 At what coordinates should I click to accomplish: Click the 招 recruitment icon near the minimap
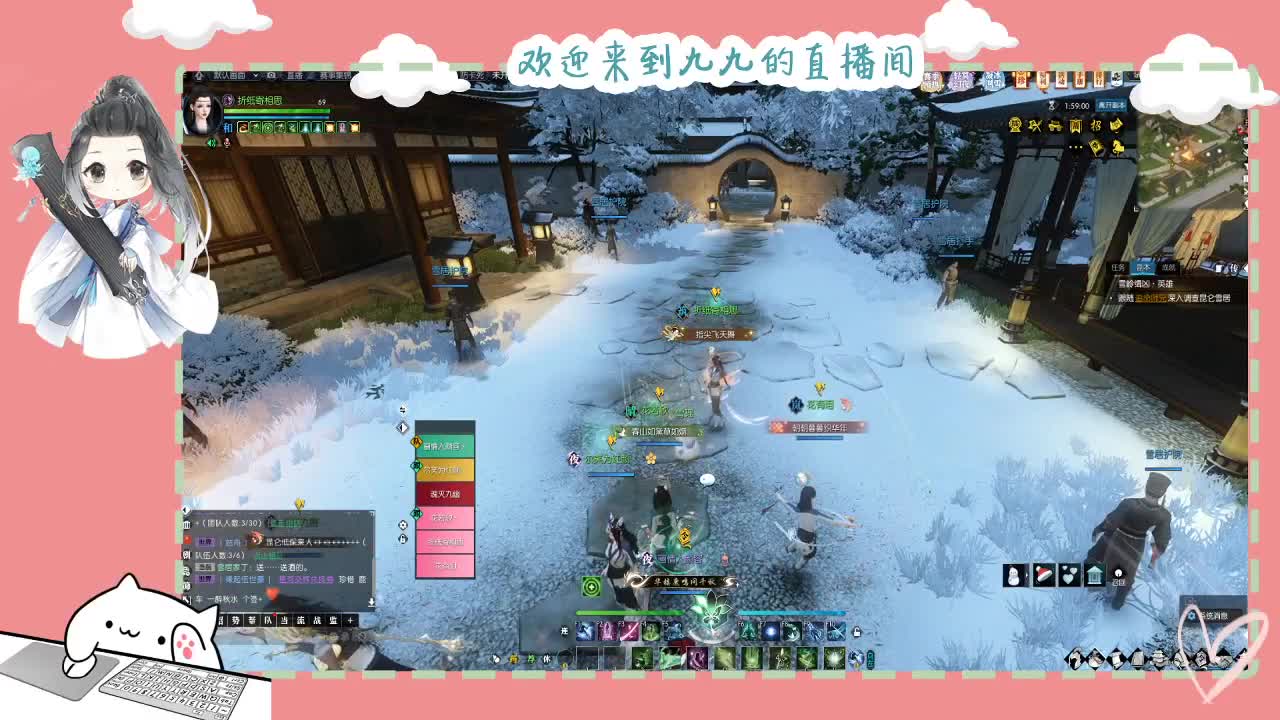click(1097, 126)
